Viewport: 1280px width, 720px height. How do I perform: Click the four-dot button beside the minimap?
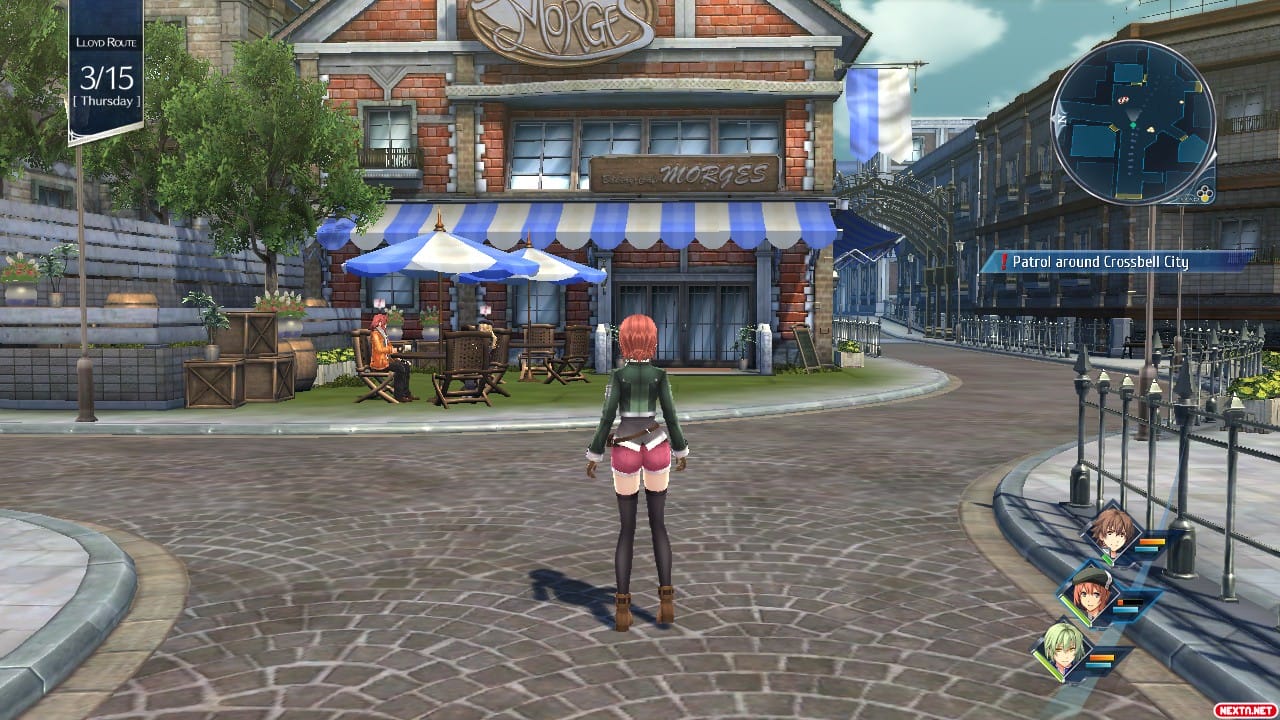[x=1205, y=190]
